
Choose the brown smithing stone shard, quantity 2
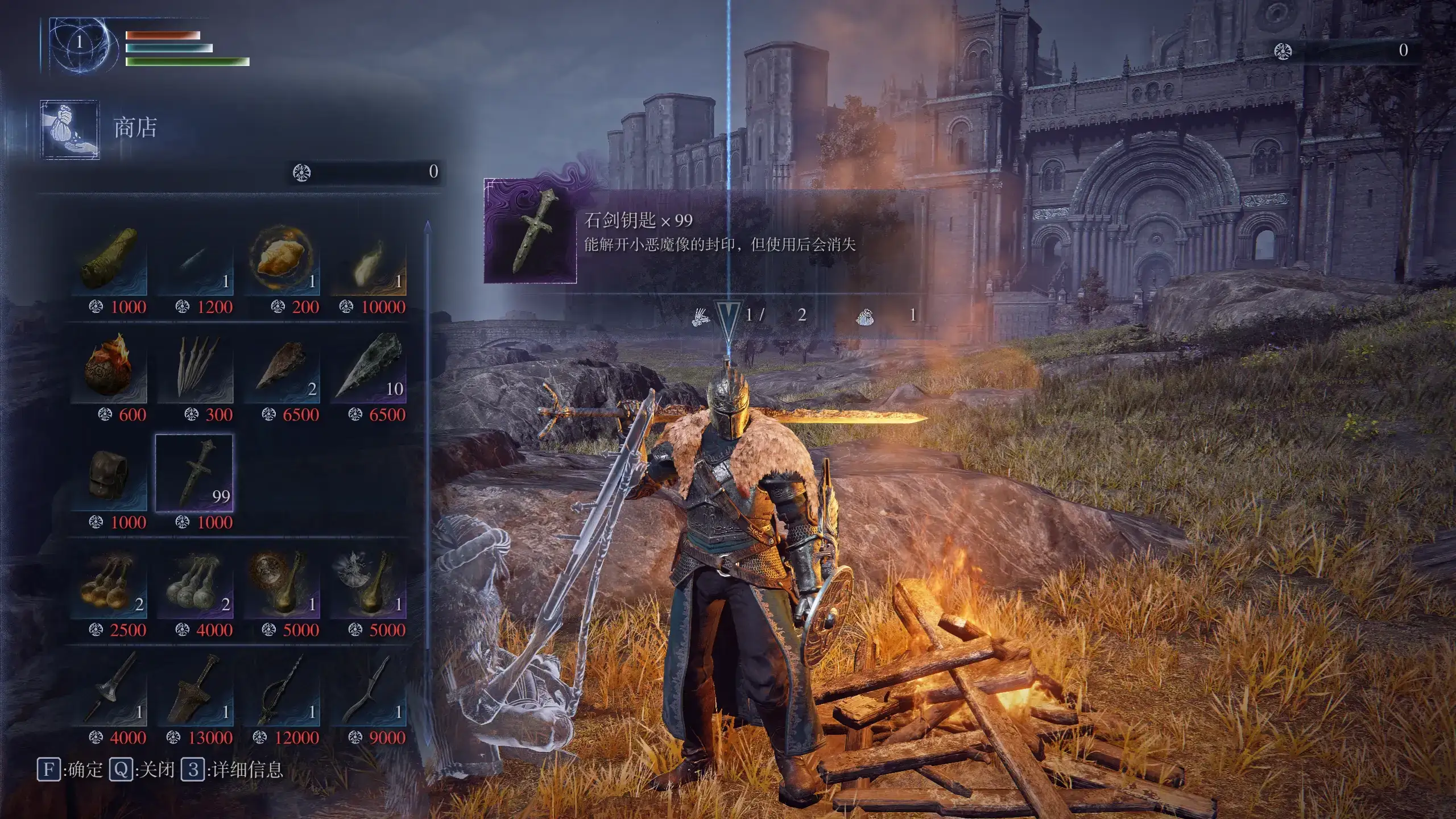[x=282, y=367]
